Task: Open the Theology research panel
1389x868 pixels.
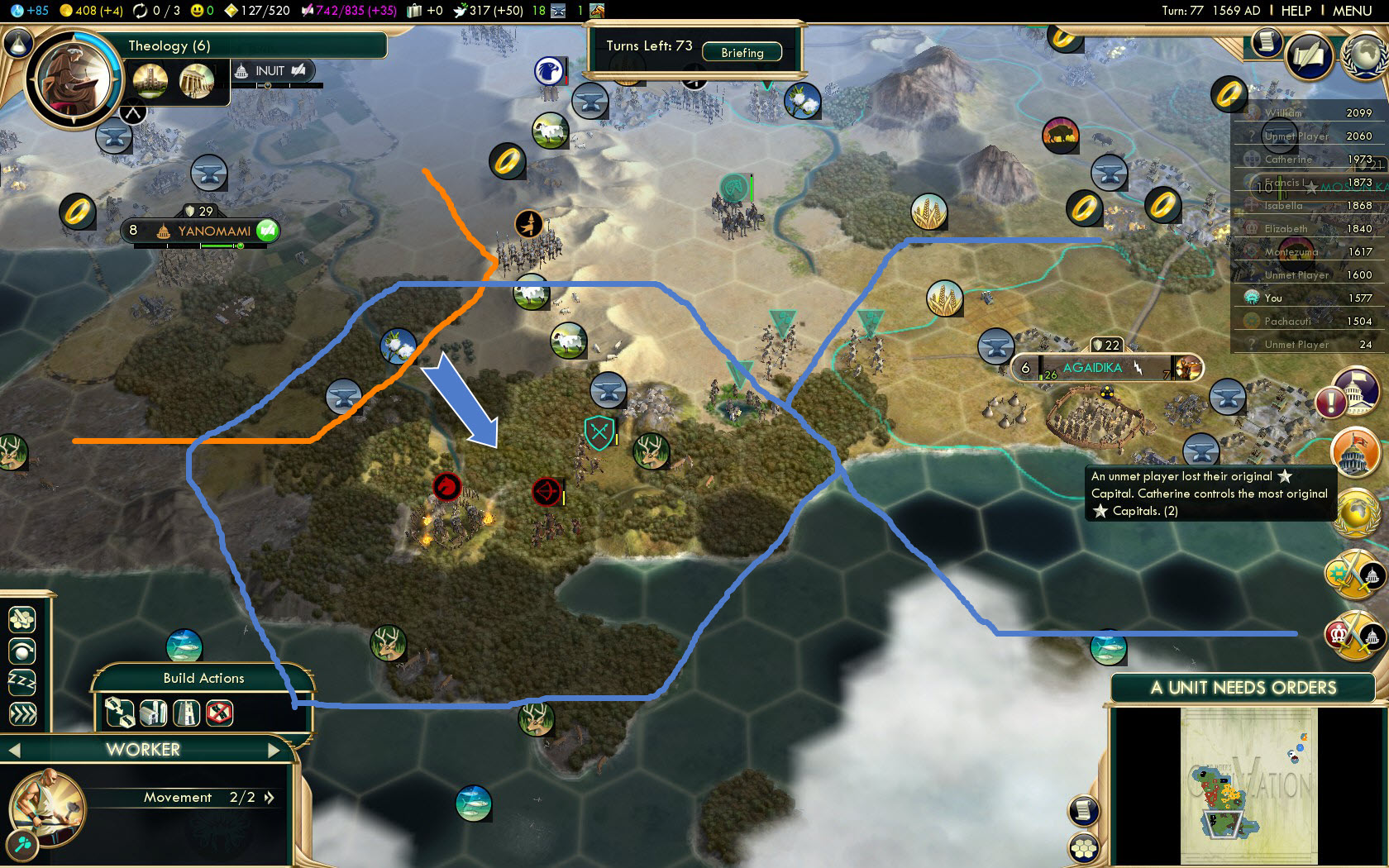Action: click(169, 45)
